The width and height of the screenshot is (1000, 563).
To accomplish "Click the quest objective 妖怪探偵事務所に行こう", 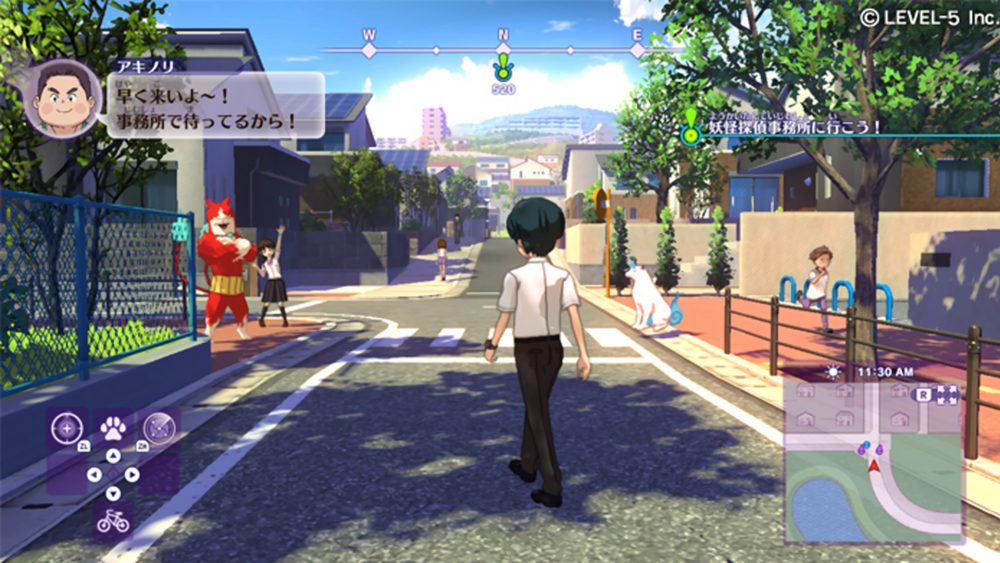I will pyautogui.click(x=795, y=127).
